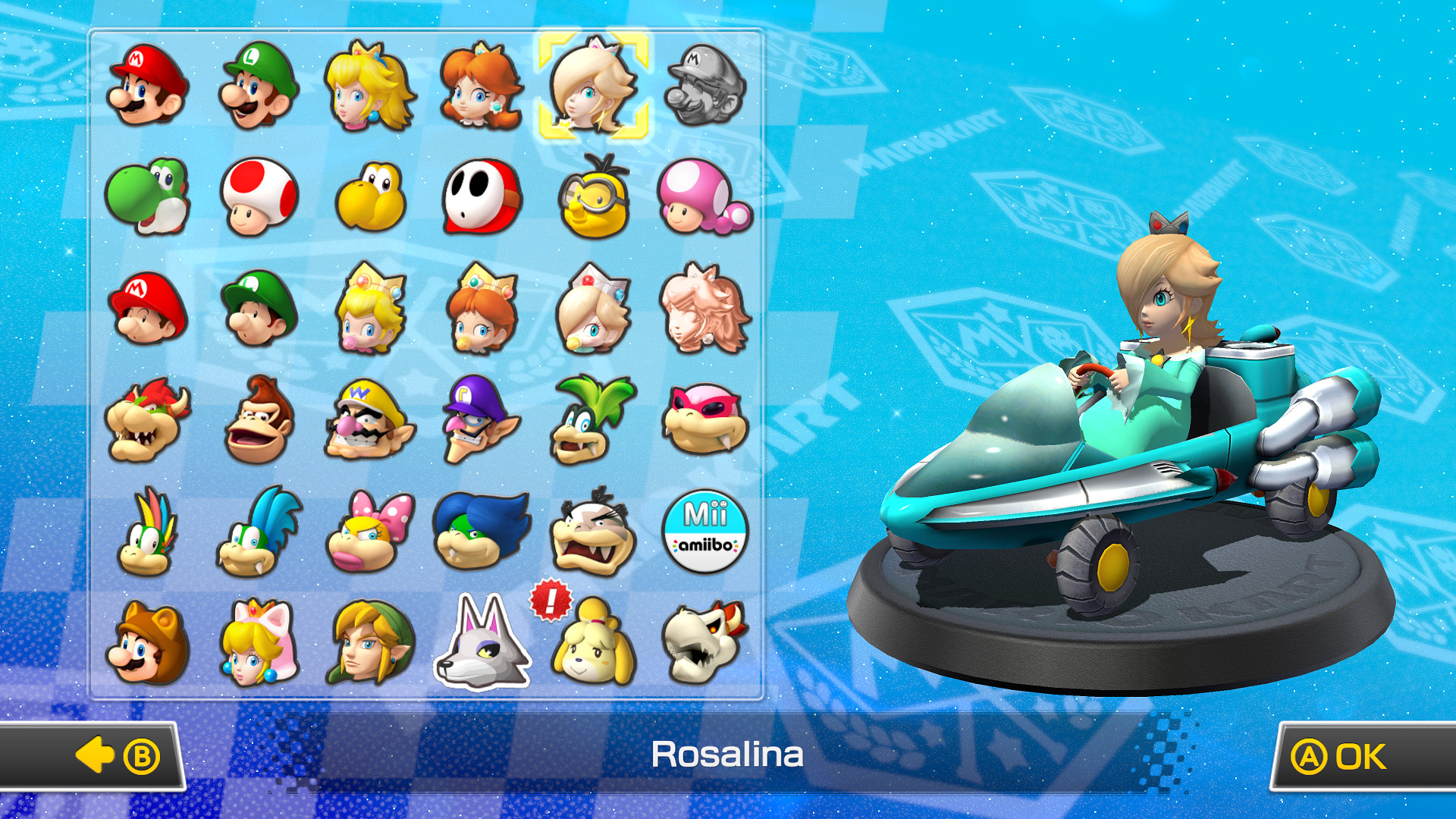
Task: Select Mario's character icon
Action: tap(148, 87)
